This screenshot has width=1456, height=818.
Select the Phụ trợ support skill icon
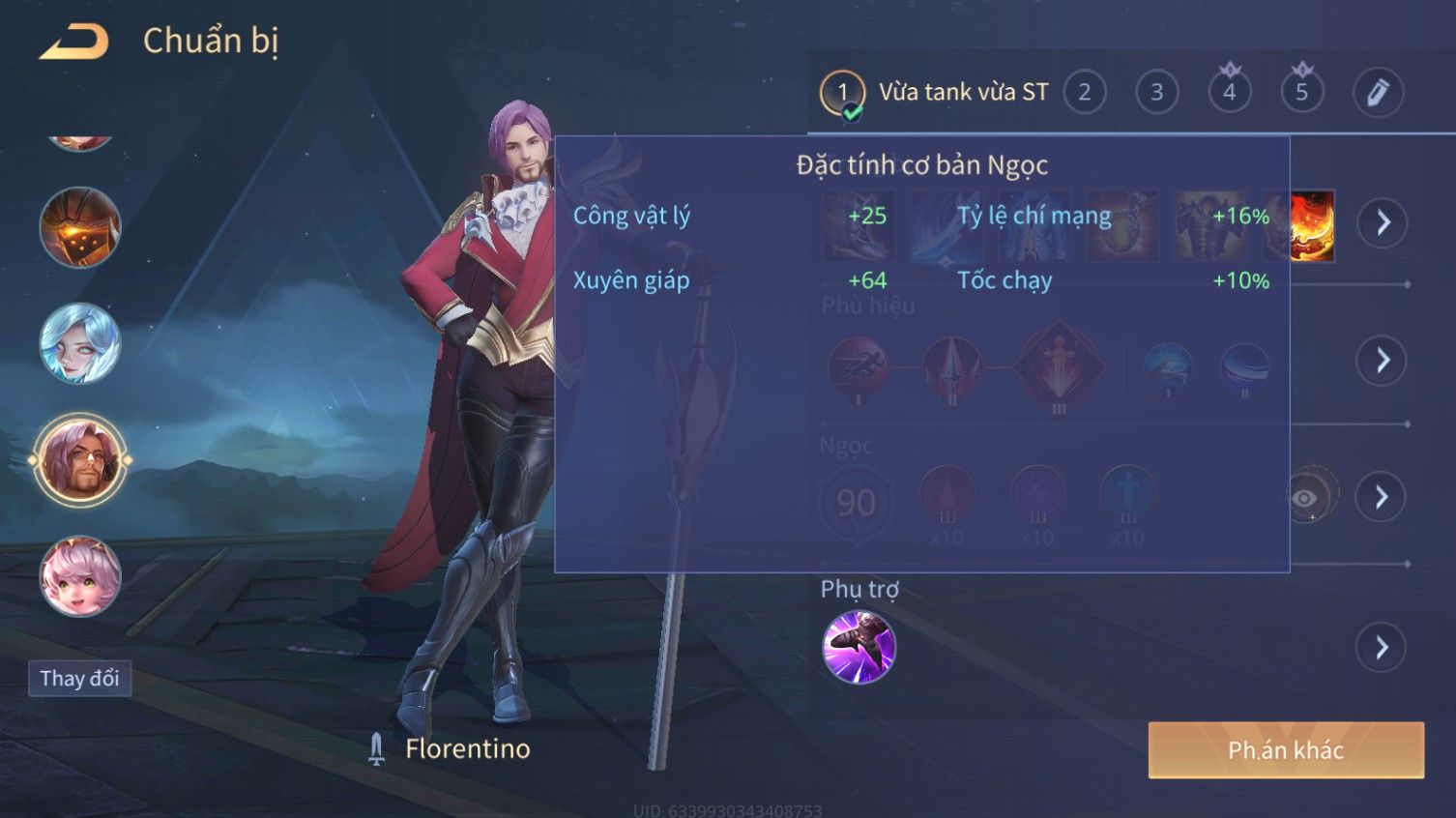click(859, 647)
